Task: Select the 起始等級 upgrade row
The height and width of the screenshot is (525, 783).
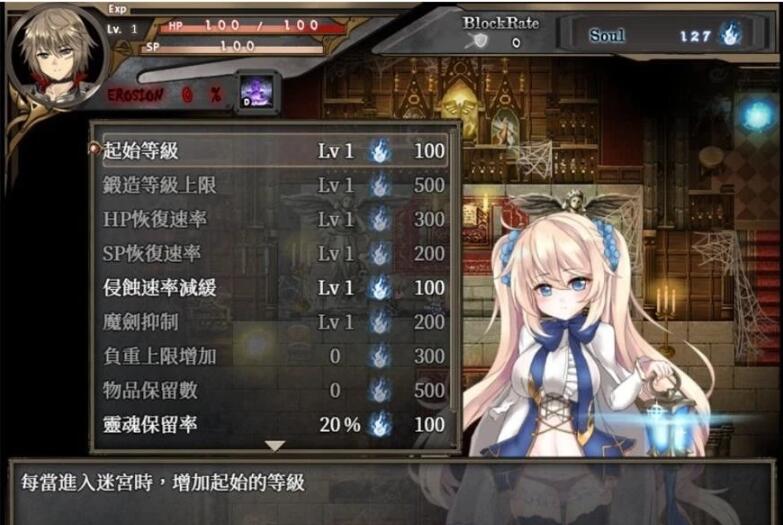Action: (x=272, y=151)
